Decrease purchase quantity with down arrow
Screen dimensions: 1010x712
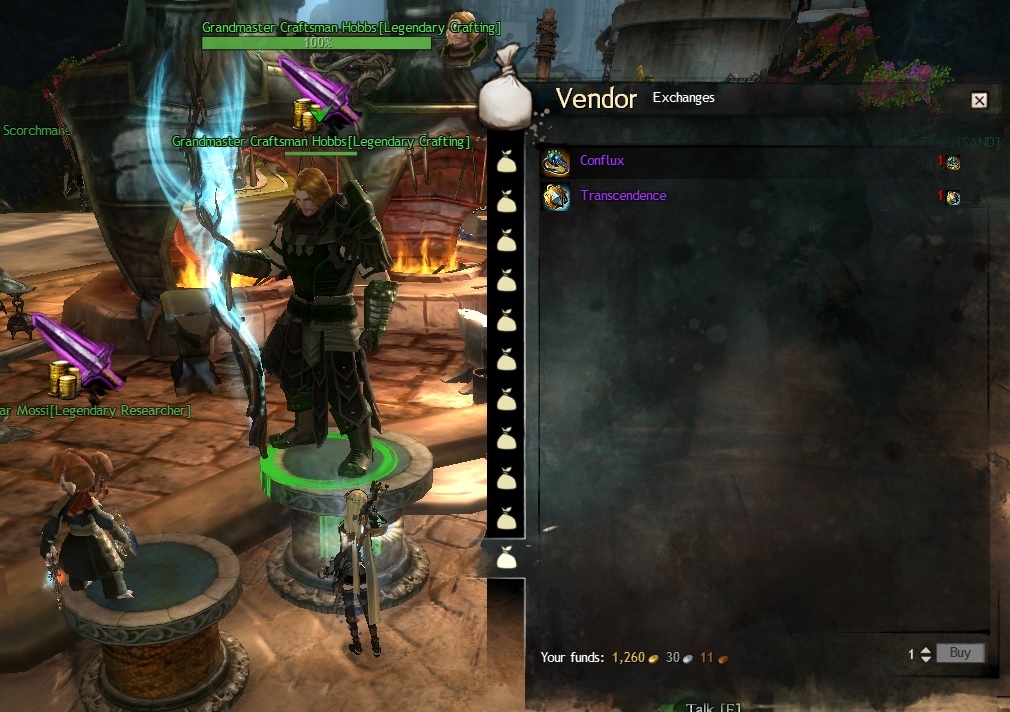pos(925,659)
